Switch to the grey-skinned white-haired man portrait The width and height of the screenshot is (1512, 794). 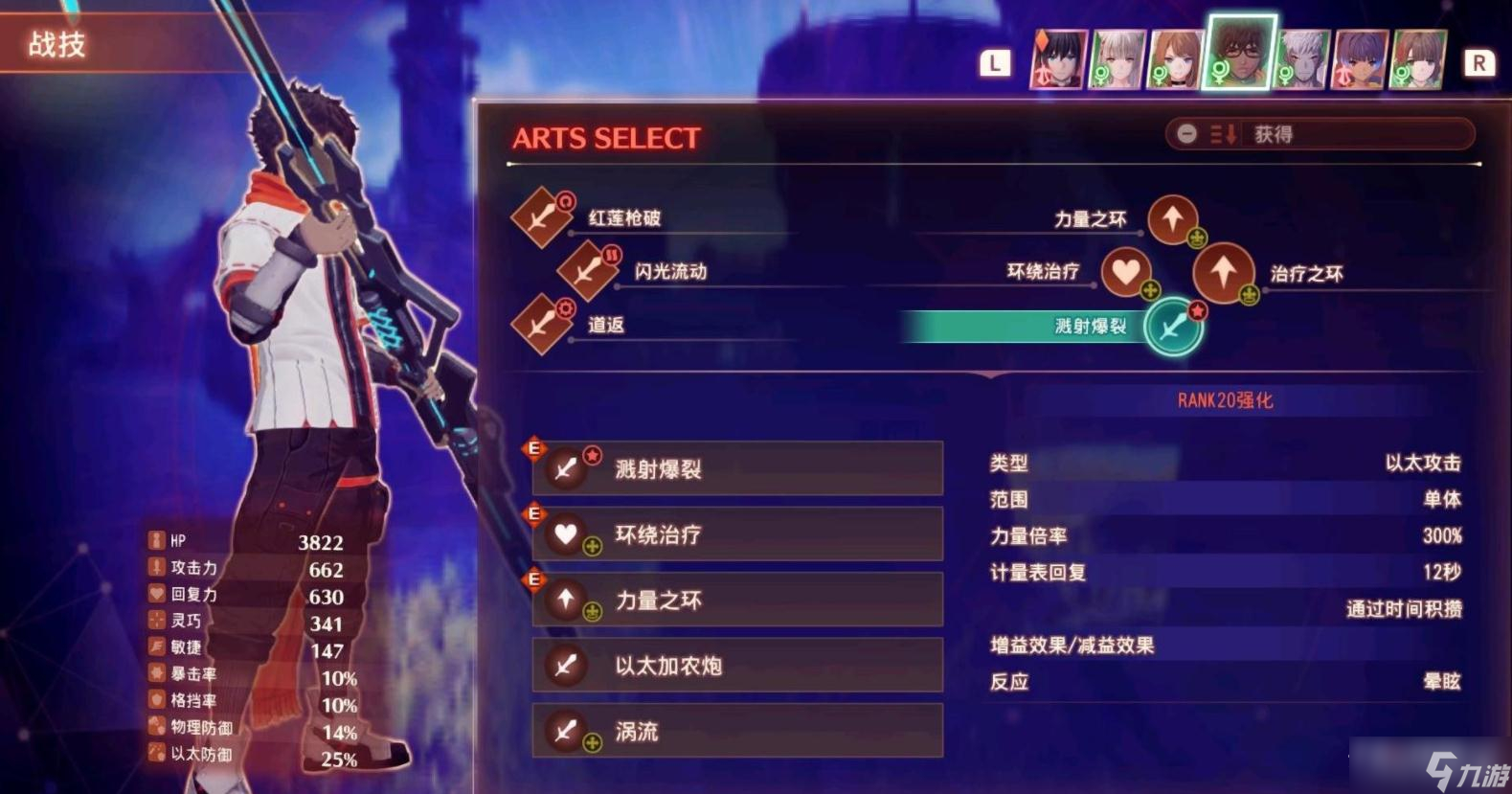1301,59
